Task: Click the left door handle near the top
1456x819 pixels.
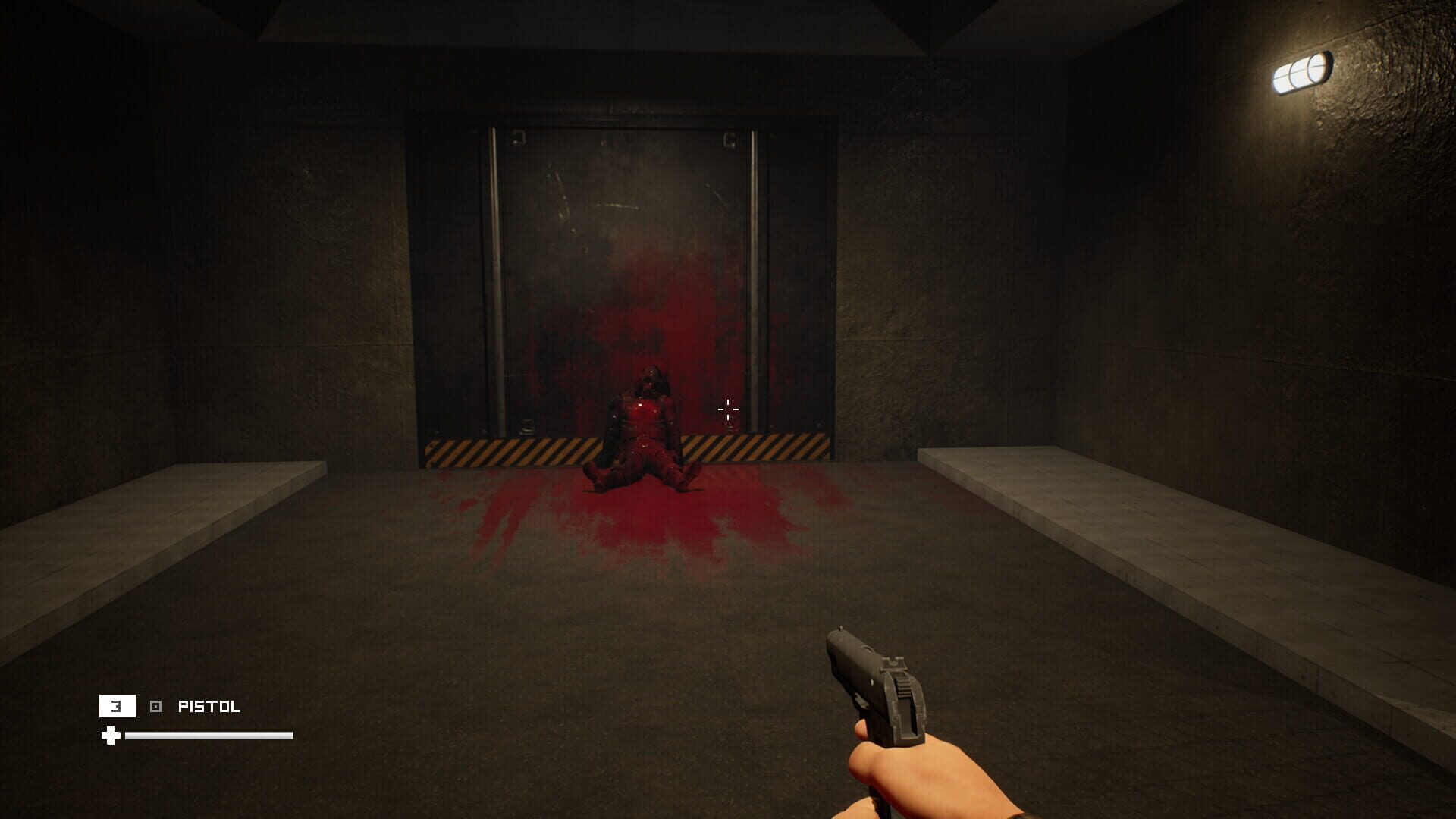Action: coord(518,136)
